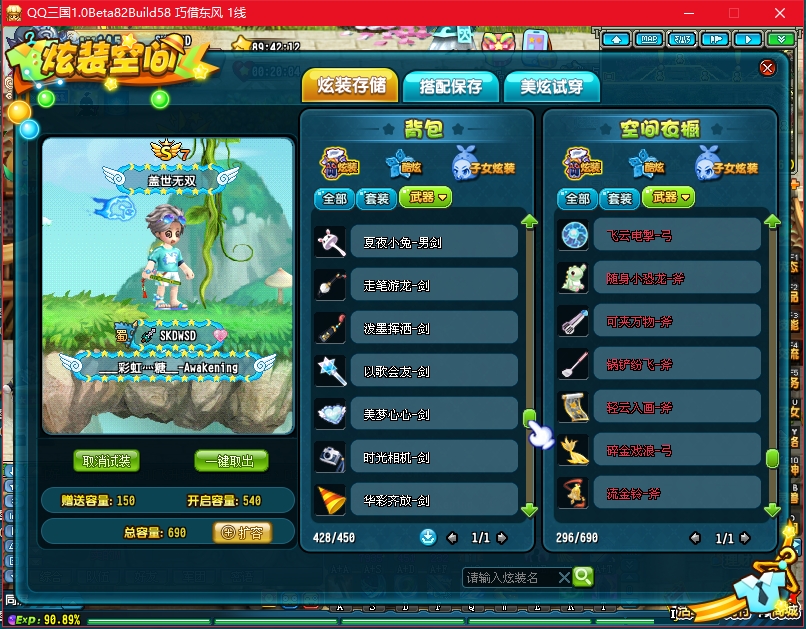Switch to the 搭配保存 tab
Screen dimensions: 806x629
(449, 87)
